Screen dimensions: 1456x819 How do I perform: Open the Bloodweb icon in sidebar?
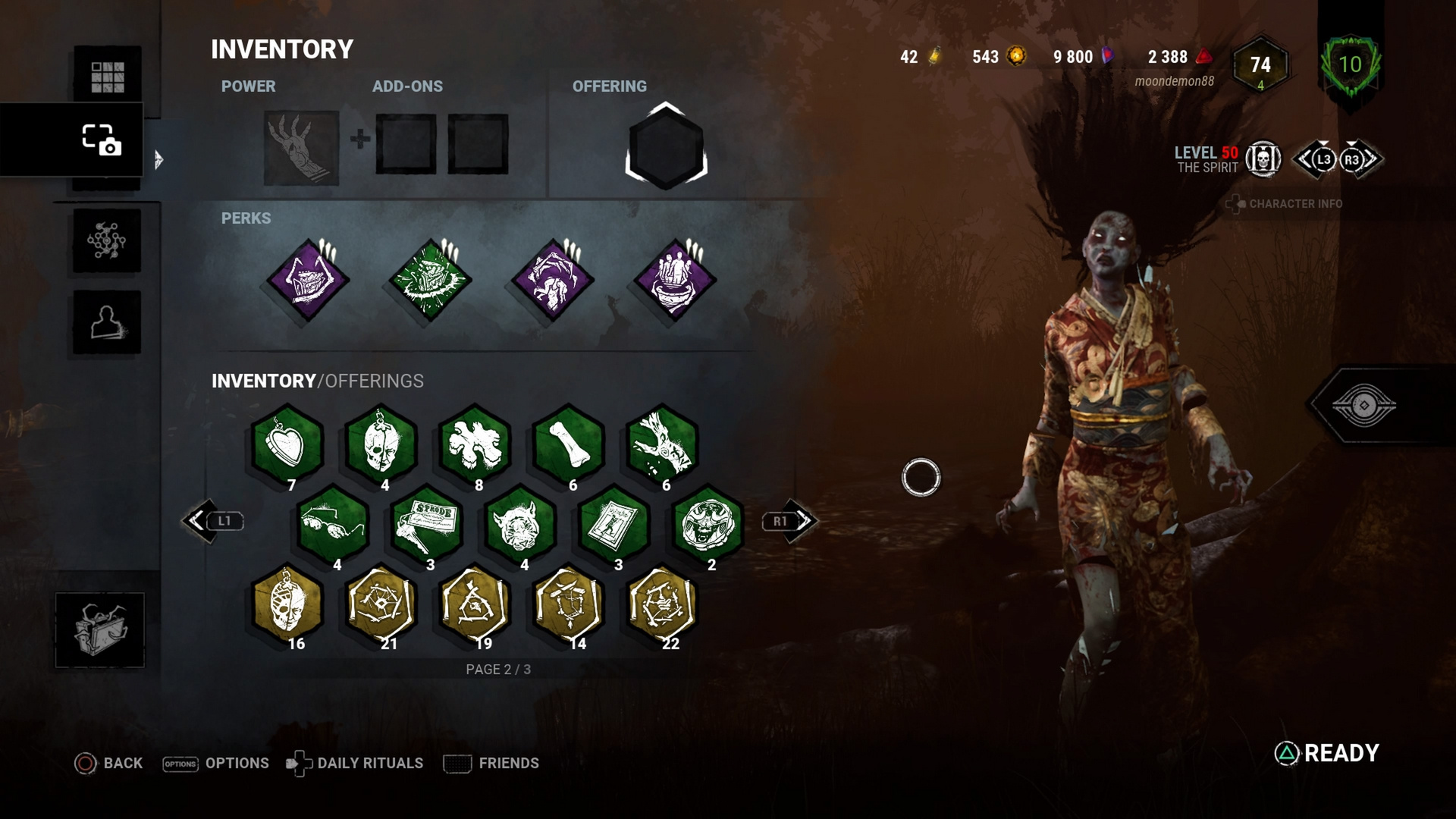click(106, 241)
